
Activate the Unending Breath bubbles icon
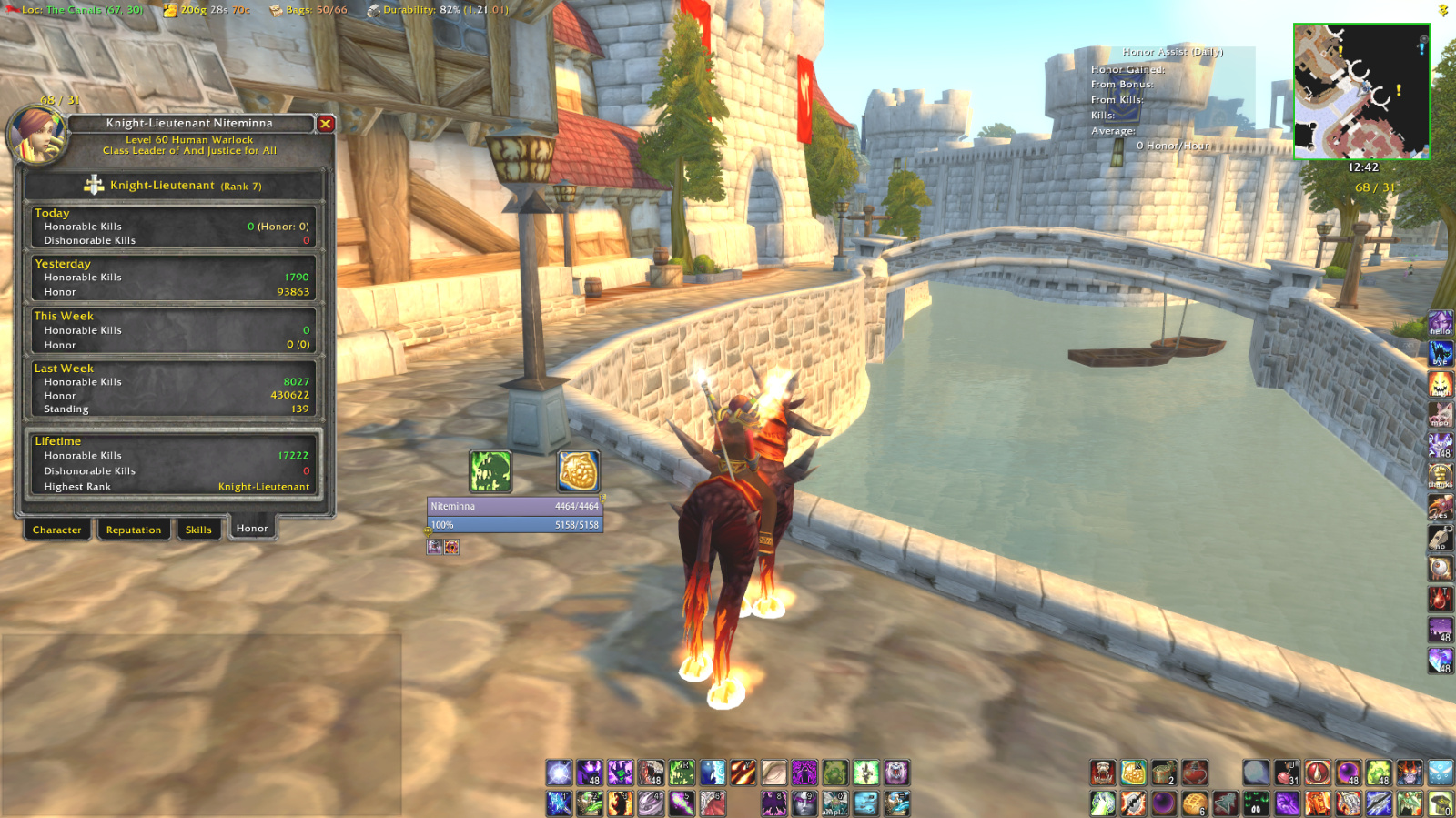point(1441,773)
